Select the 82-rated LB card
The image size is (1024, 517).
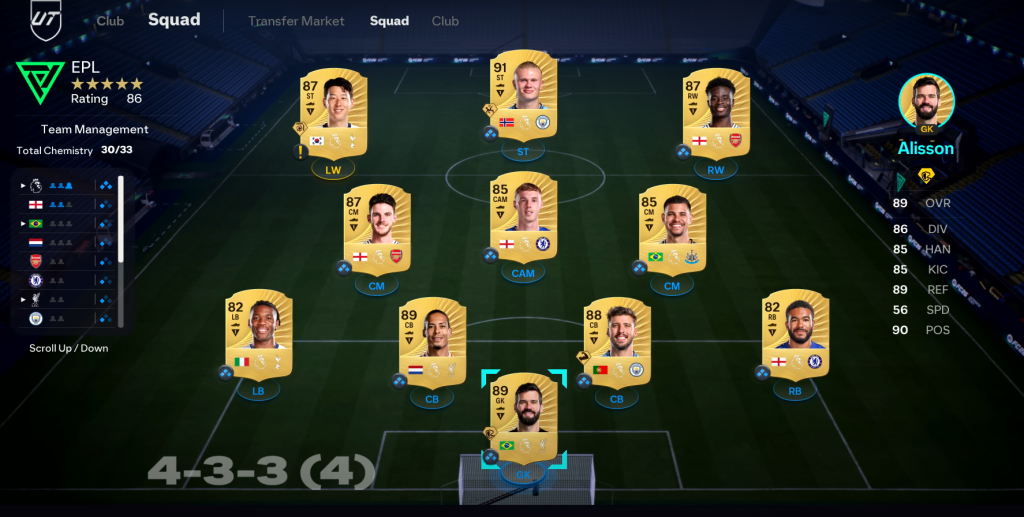(x=258, y=333)
